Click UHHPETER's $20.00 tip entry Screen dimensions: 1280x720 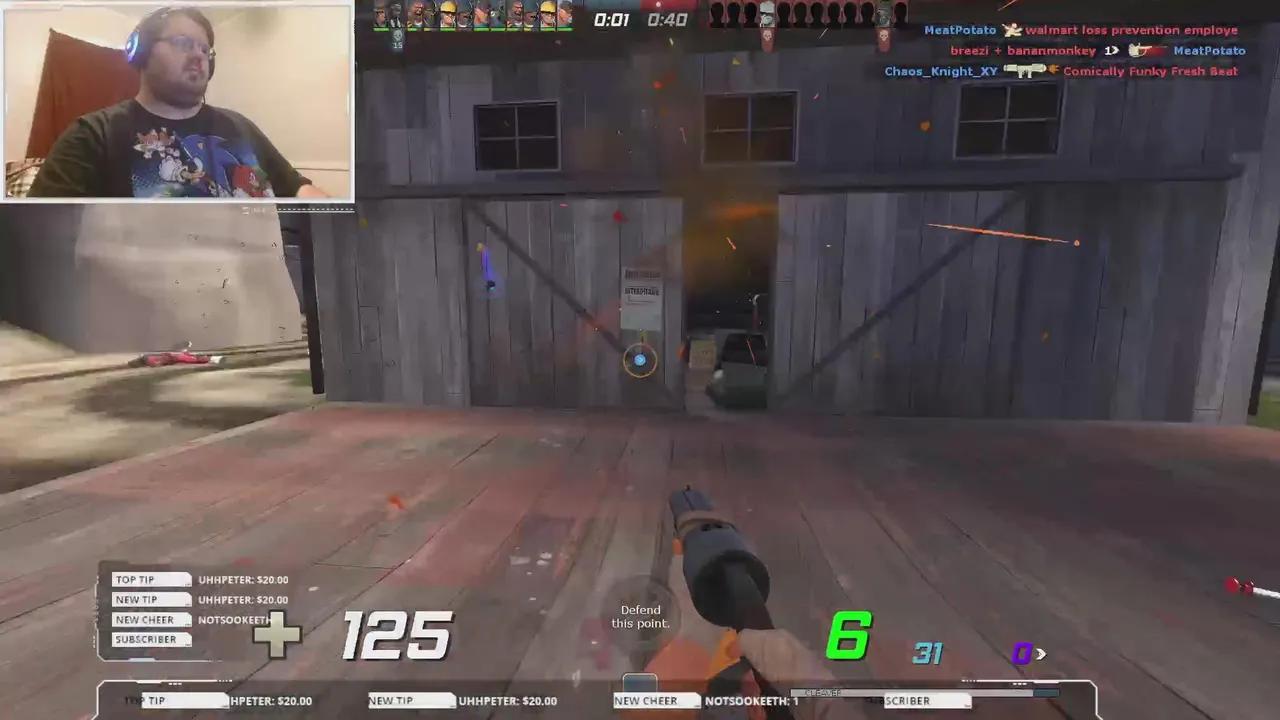click(243, 579)
